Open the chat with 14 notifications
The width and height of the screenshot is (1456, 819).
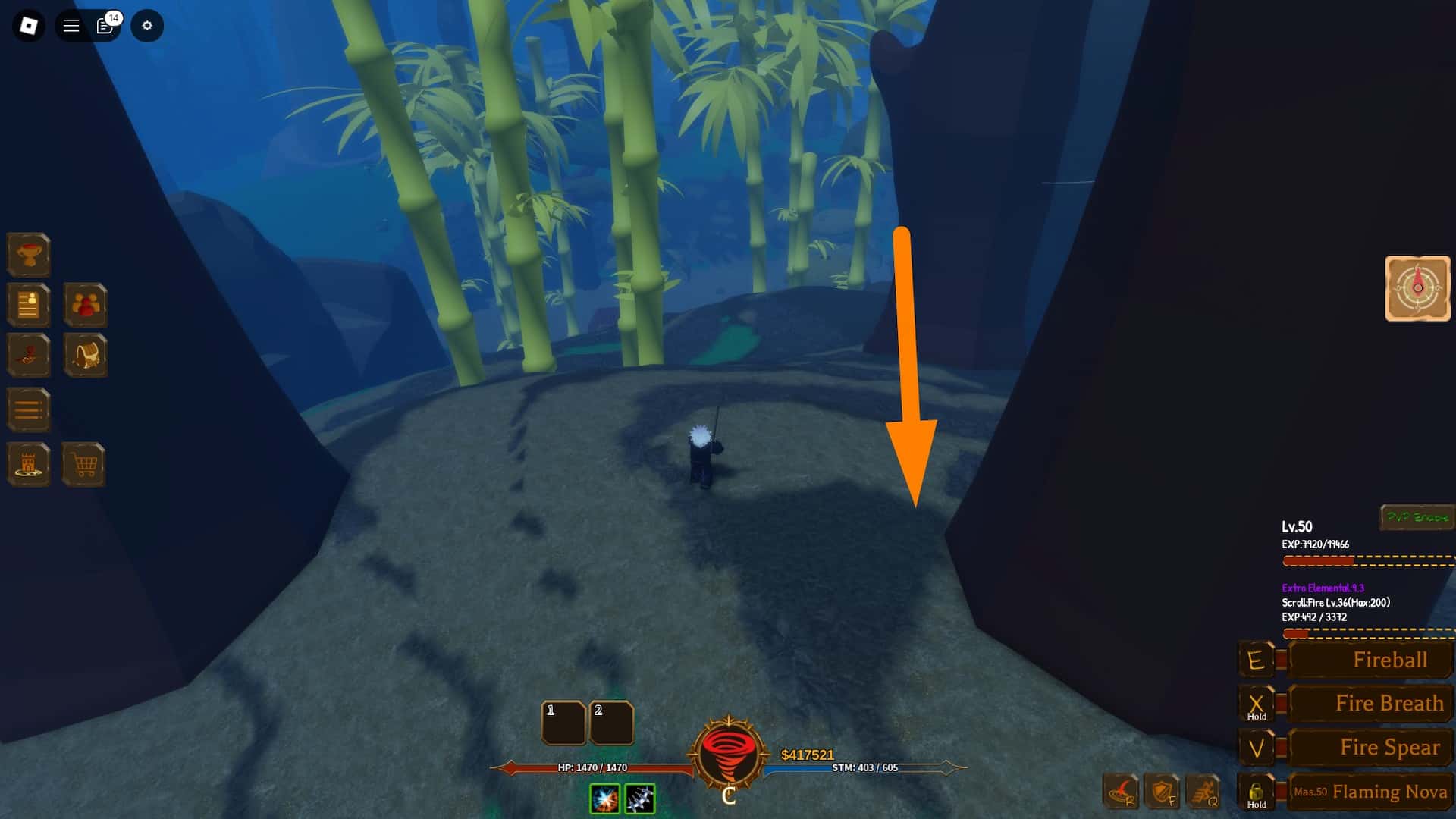click(x=104, y=26)
